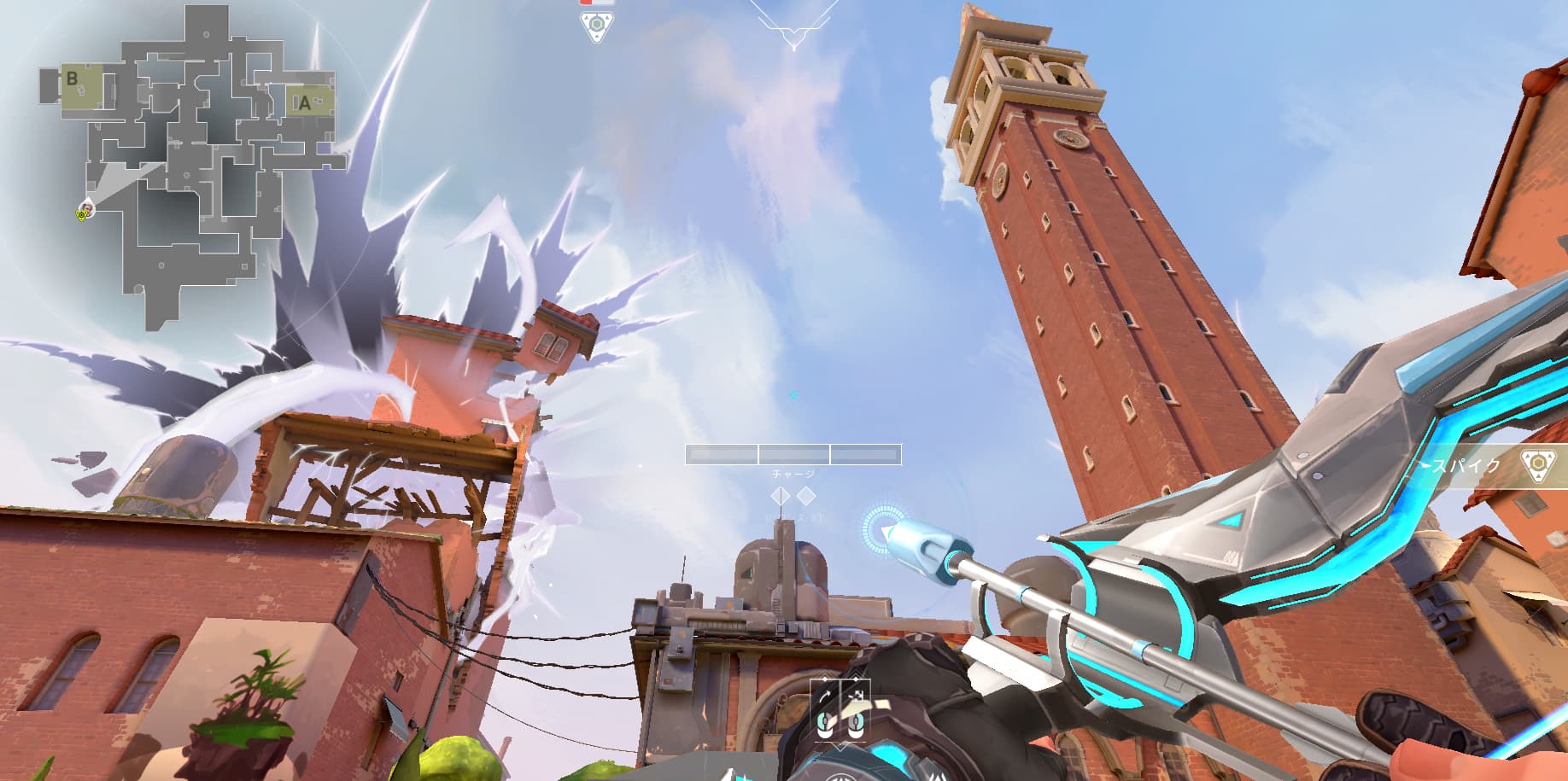Image resolution: width=1568 pixels, height=781 pixels.
Task: Click the spike triangle icon at top
Action: point(594,25)
